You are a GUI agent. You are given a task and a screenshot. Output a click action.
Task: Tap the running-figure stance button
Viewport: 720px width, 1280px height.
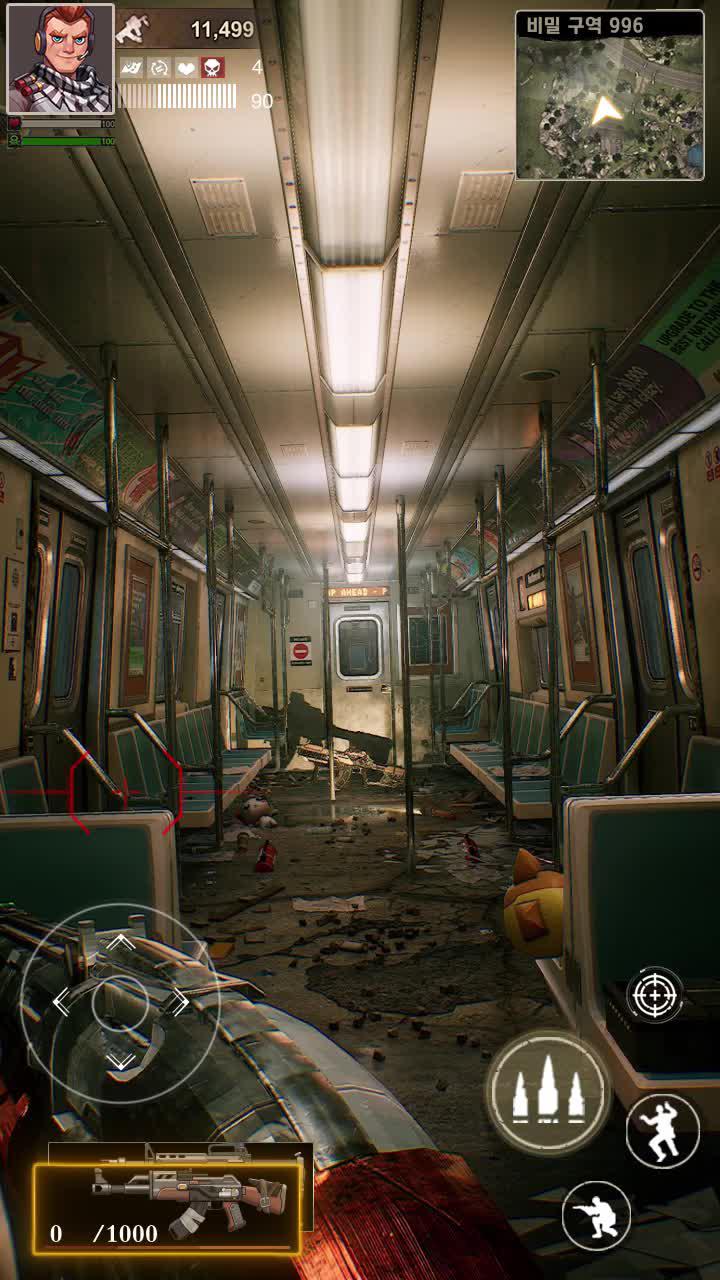coord(662,1130)
